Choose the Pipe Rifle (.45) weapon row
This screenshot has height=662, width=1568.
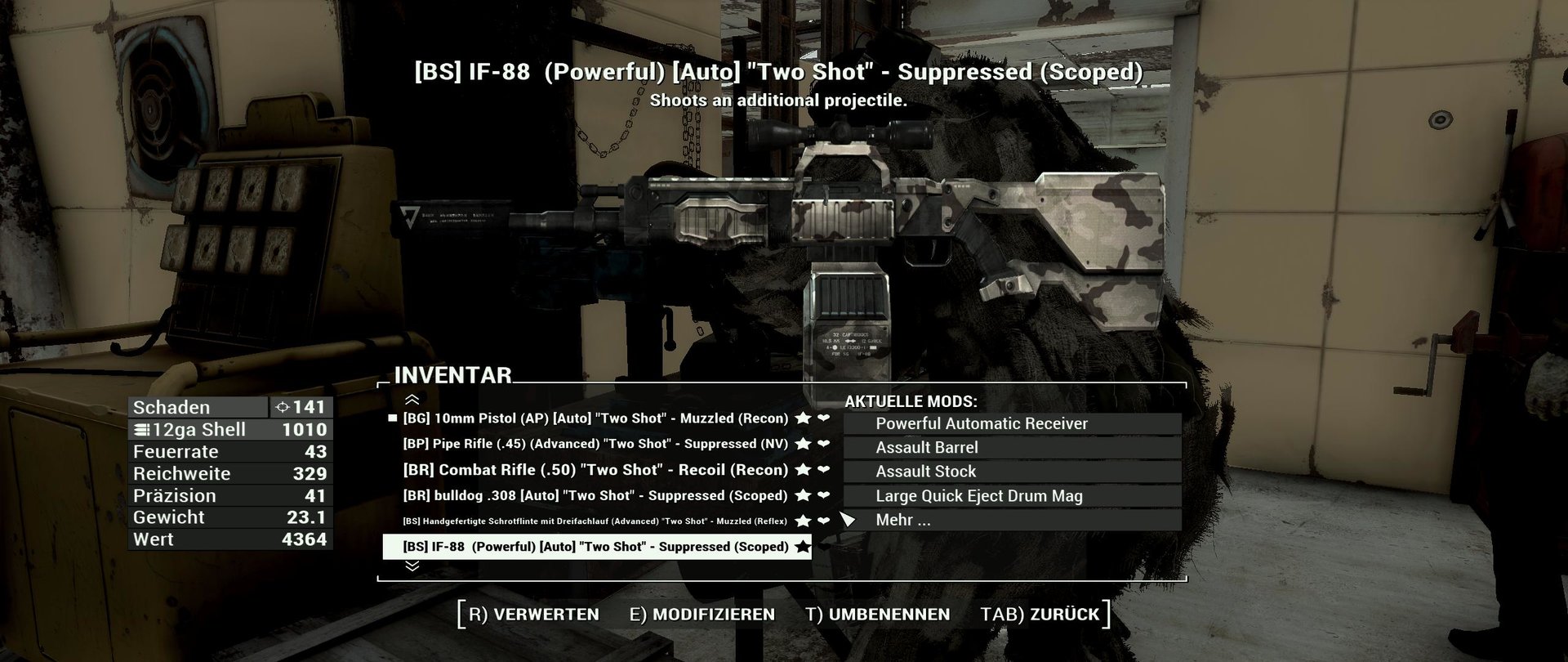[x=595, y=444]
